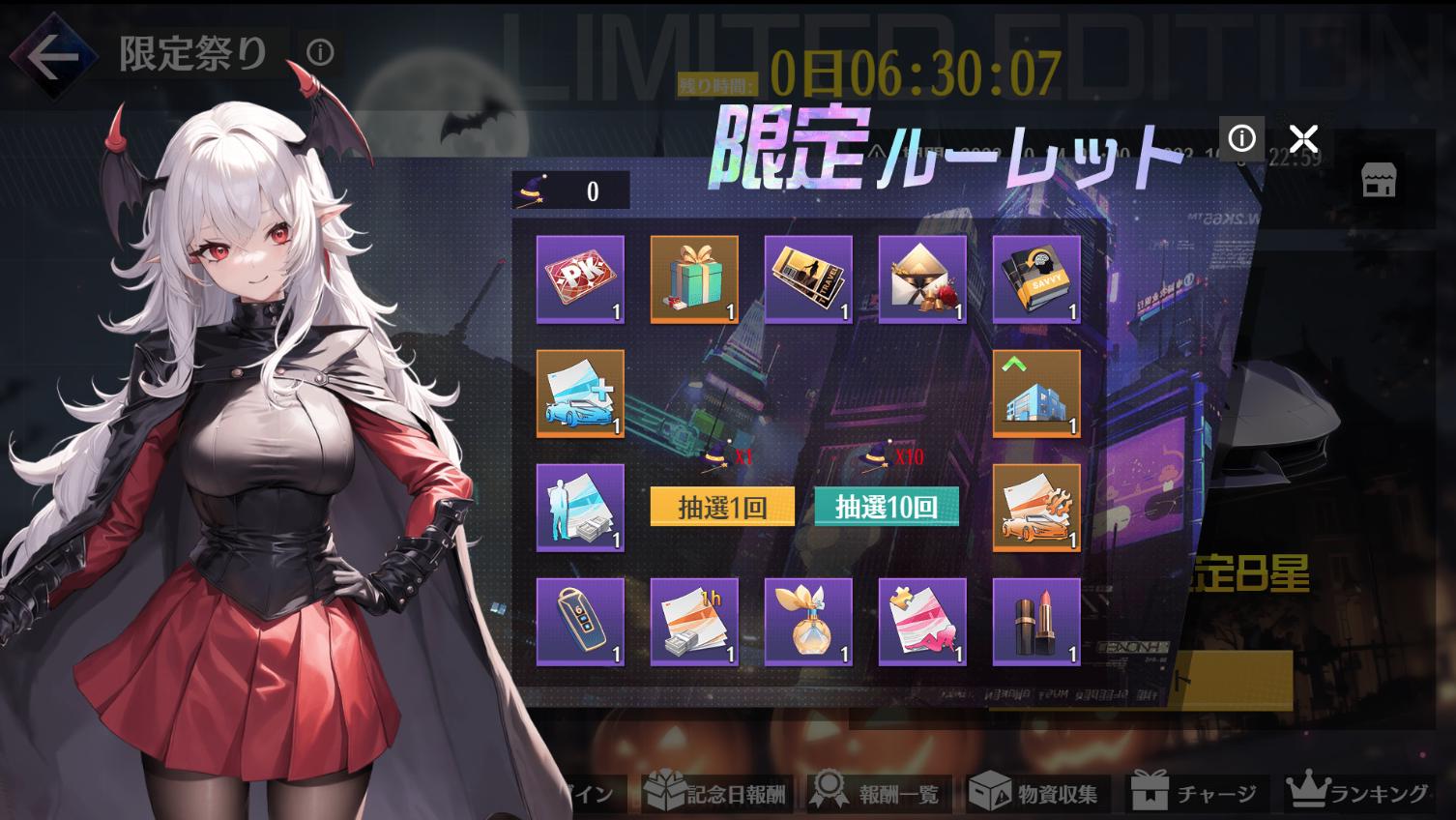Click the perfume bottle prize
This screenshot has width=1456, height=820.
point(807,622)
